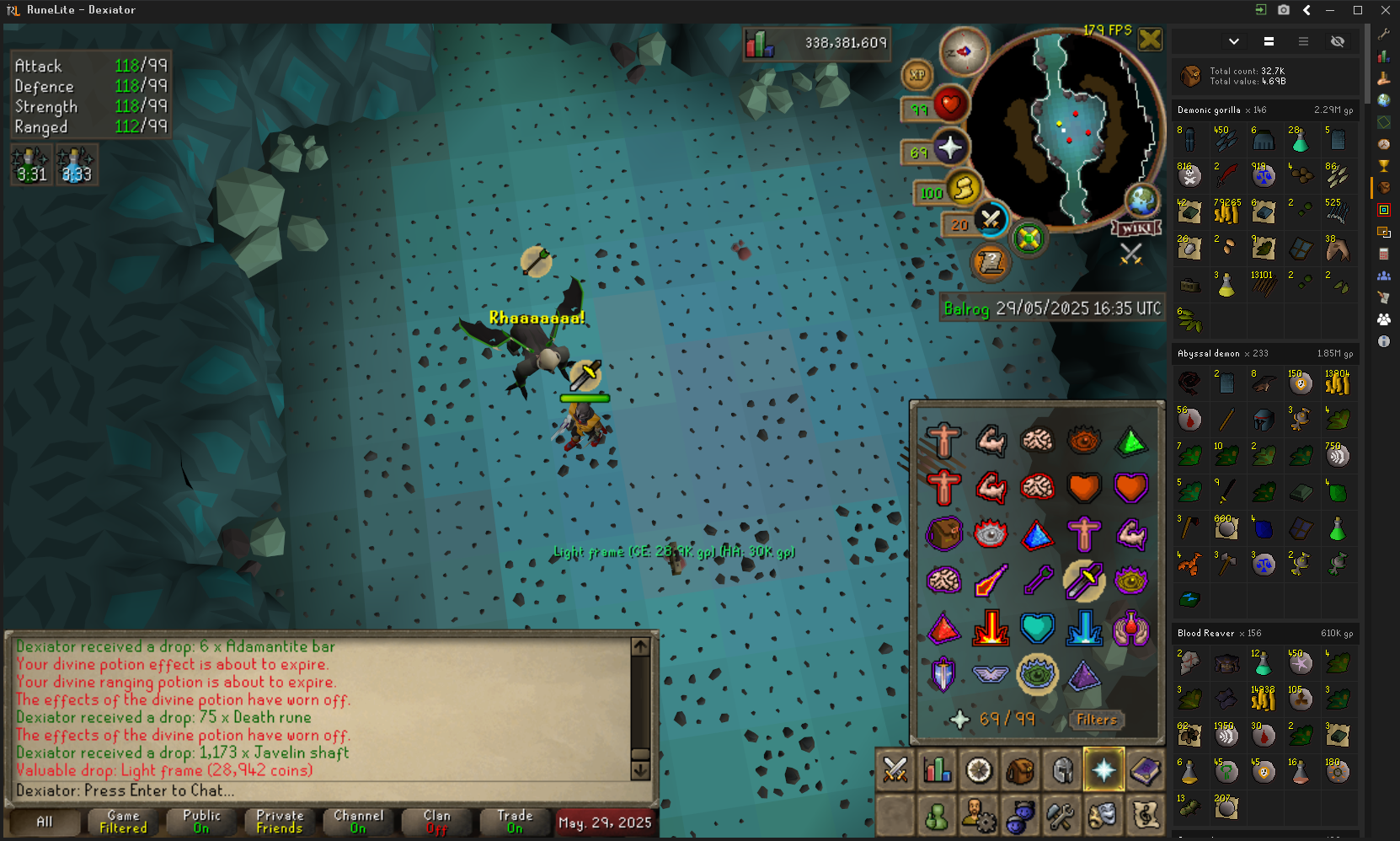1400x841 pixels.
Task: Open the inventory backpack tab
Action: [1020, 770]
